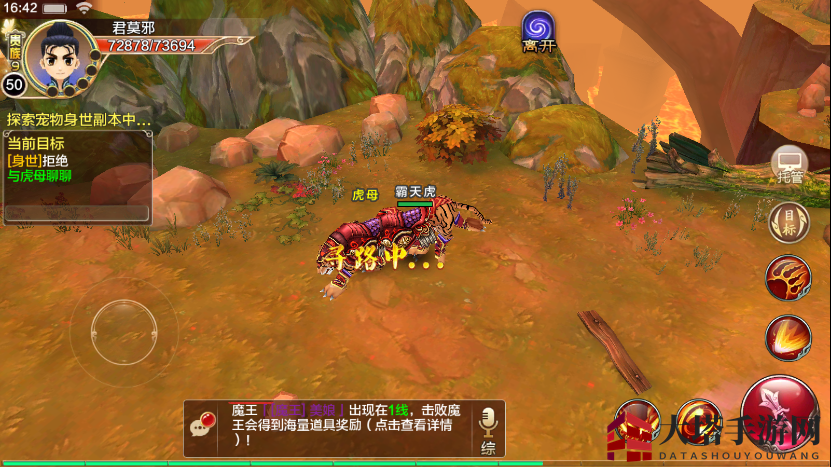The image size is (831, 467).
Task: Use the fiery slash skill
Action: [x=788, y=337]
